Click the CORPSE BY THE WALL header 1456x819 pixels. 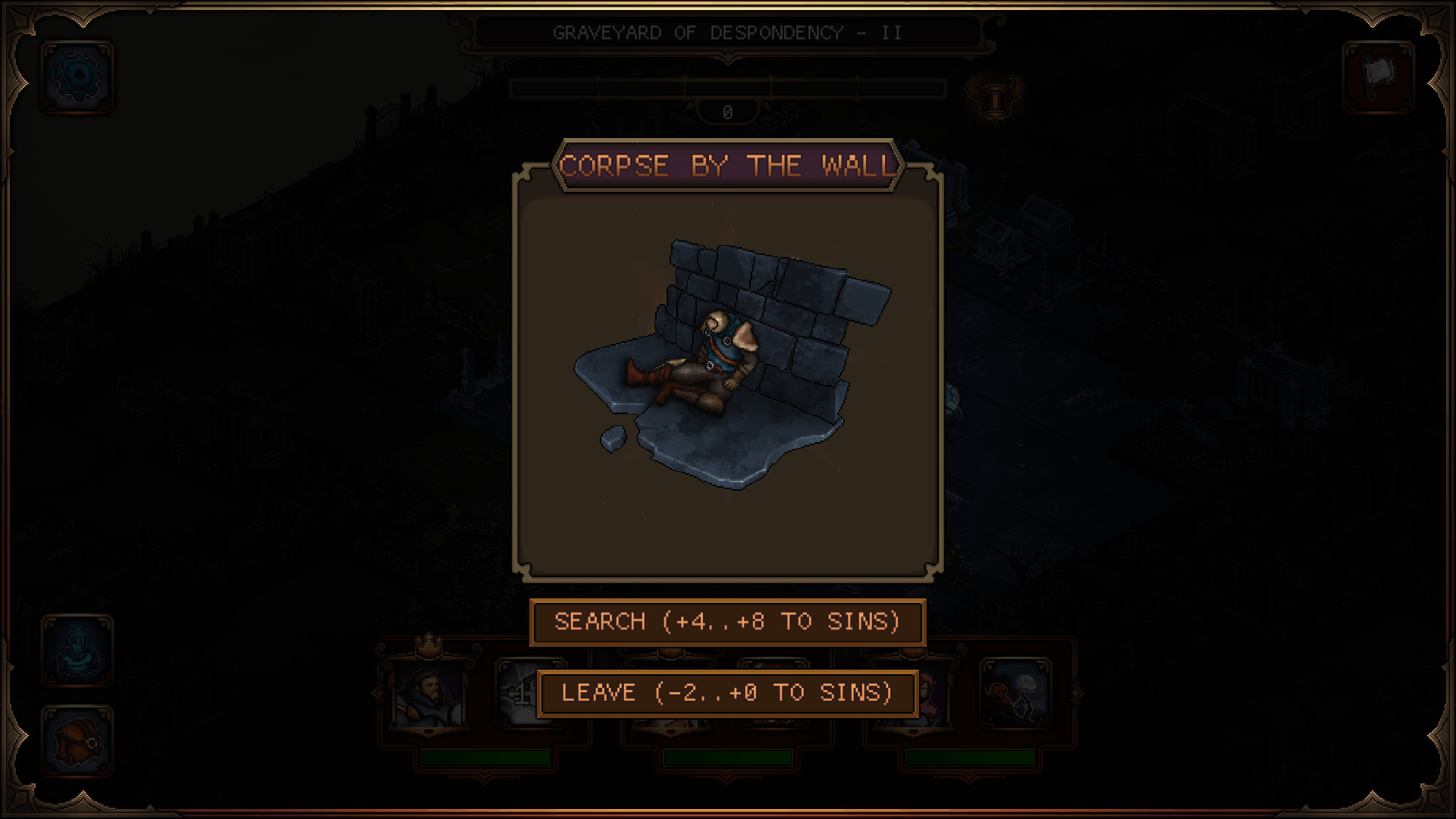[x=726, y=165]
